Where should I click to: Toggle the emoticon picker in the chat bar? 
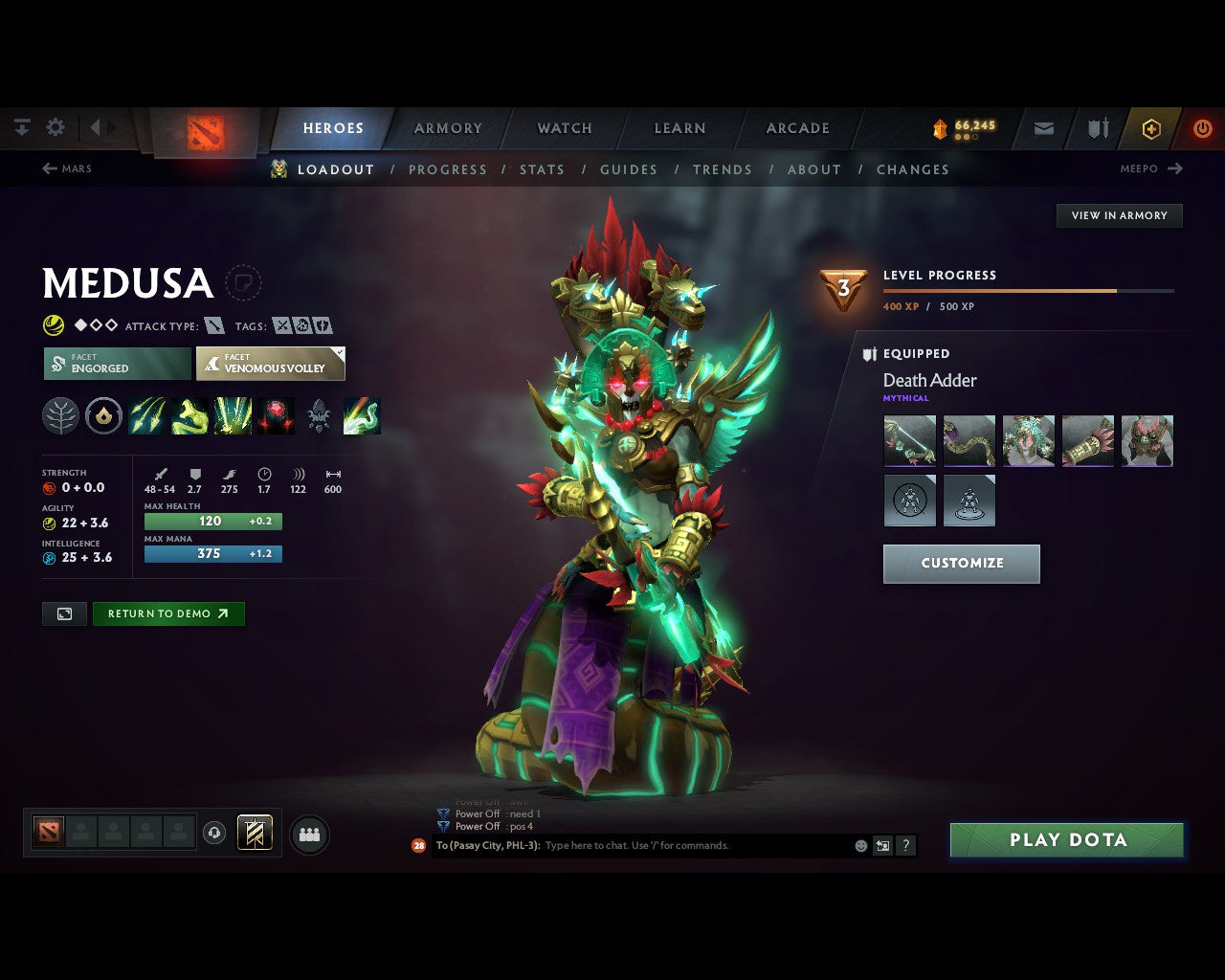859,845
